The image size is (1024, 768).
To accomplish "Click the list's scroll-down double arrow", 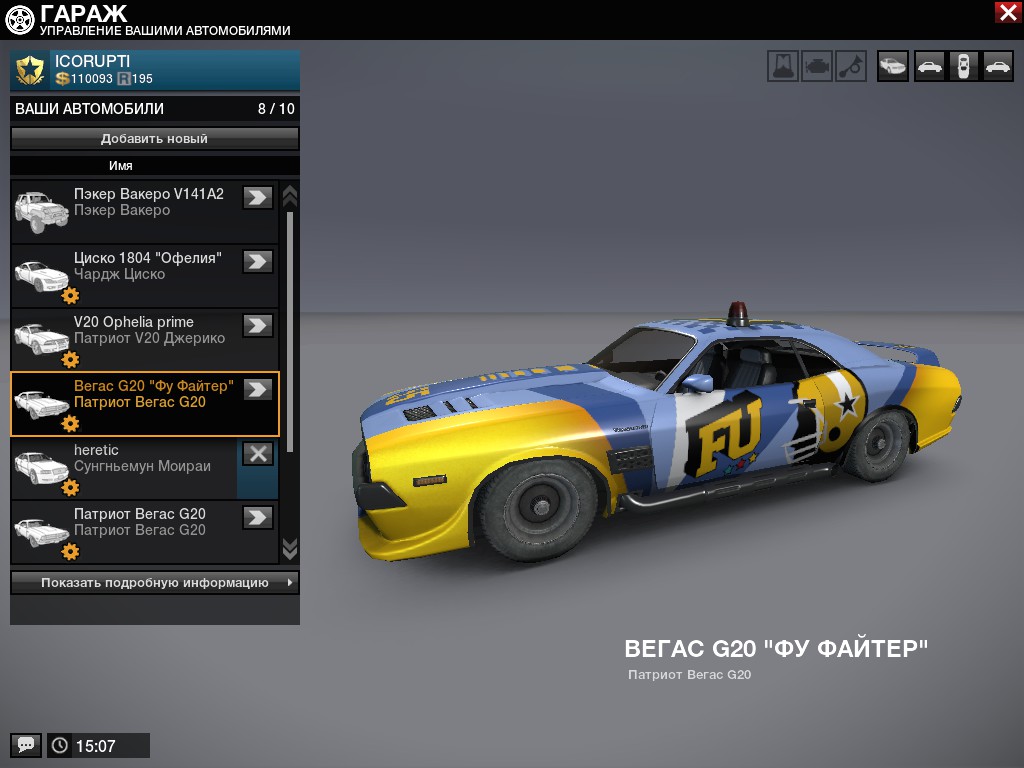I will [290, 548].
